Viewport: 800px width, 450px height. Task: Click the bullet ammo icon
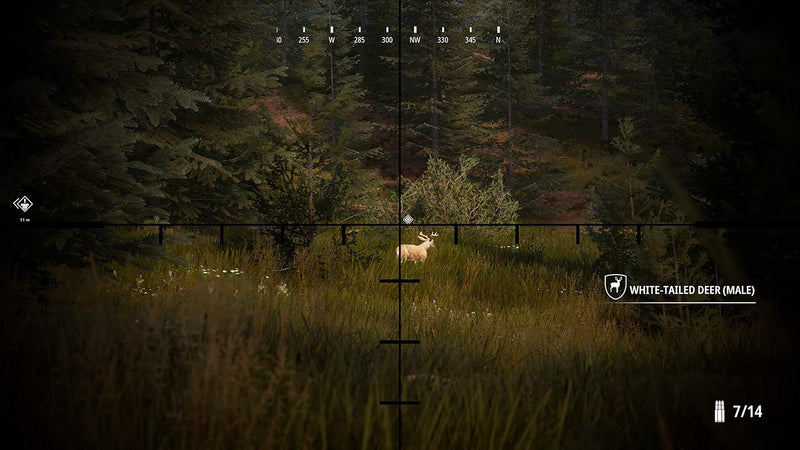[x=720, y=410]
